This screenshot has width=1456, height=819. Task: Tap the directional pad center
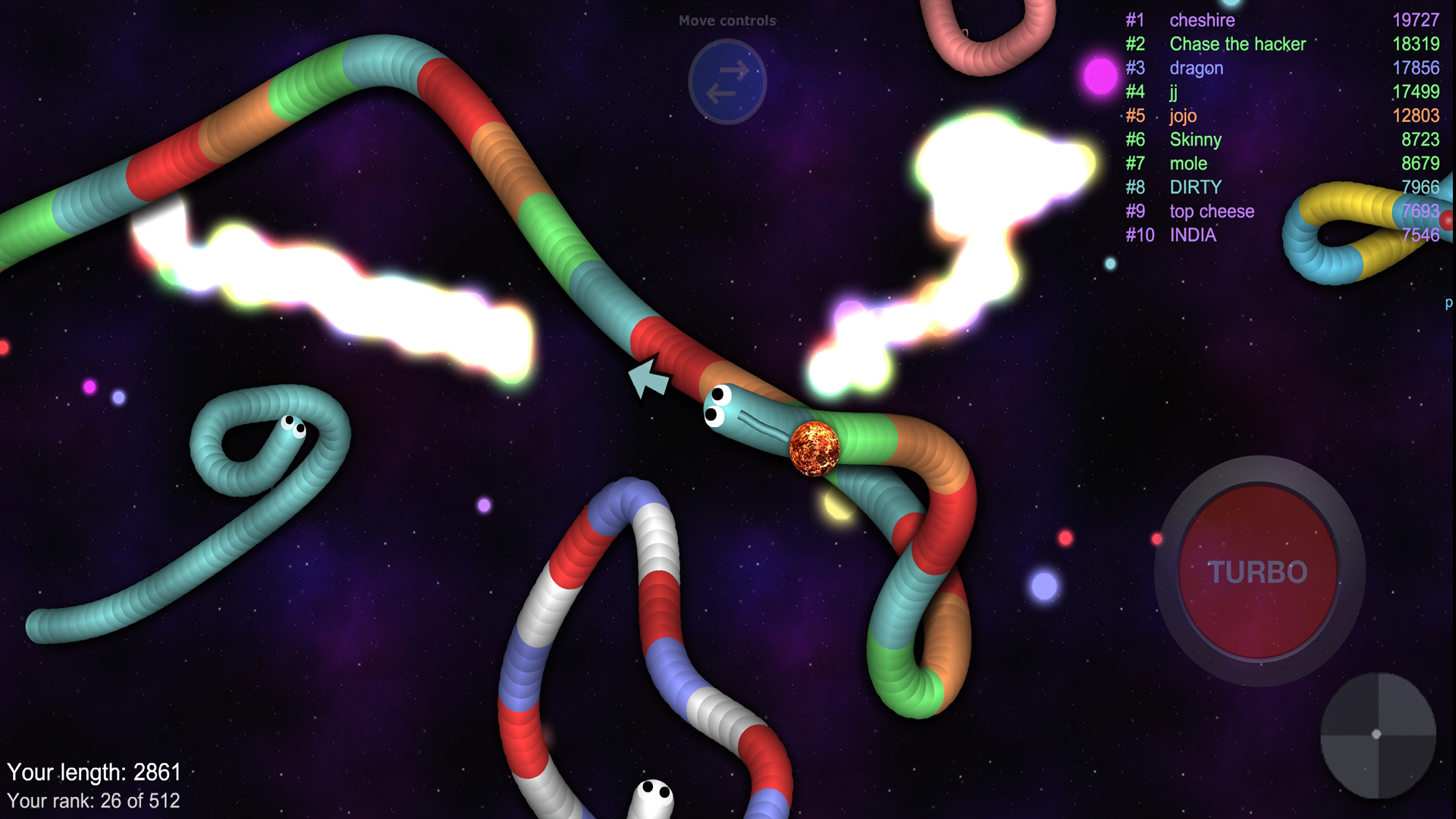pos(1376,733)
